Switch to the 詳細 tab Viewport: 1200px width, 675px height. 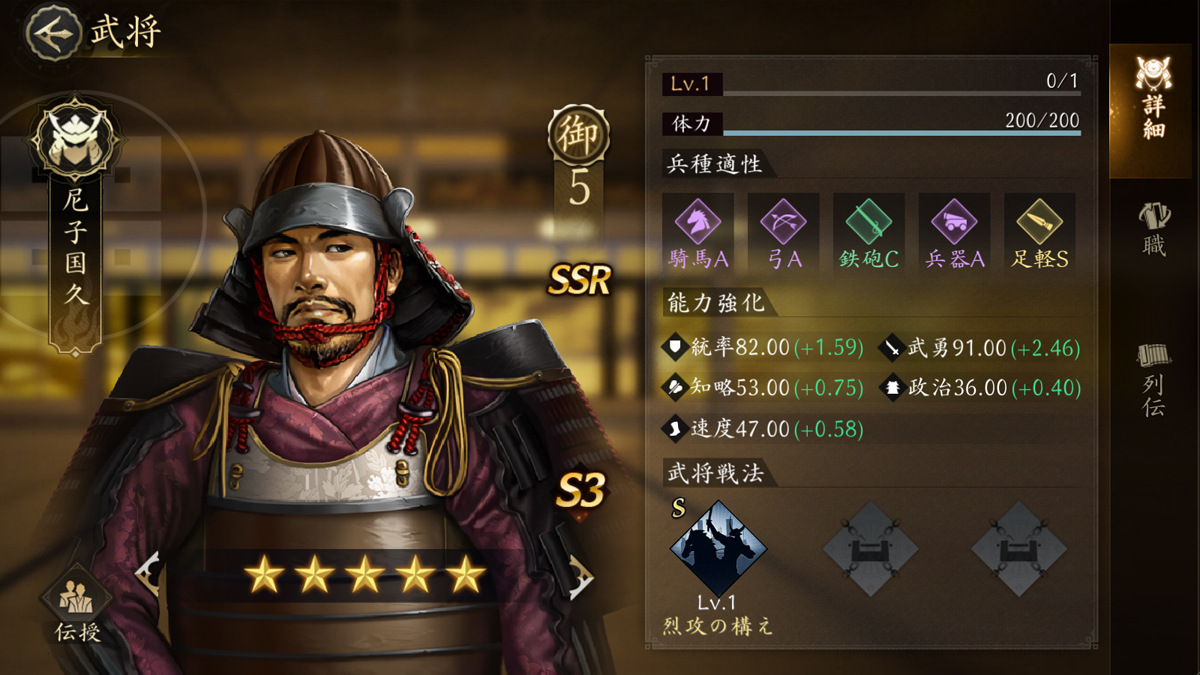pos(1153,98)
